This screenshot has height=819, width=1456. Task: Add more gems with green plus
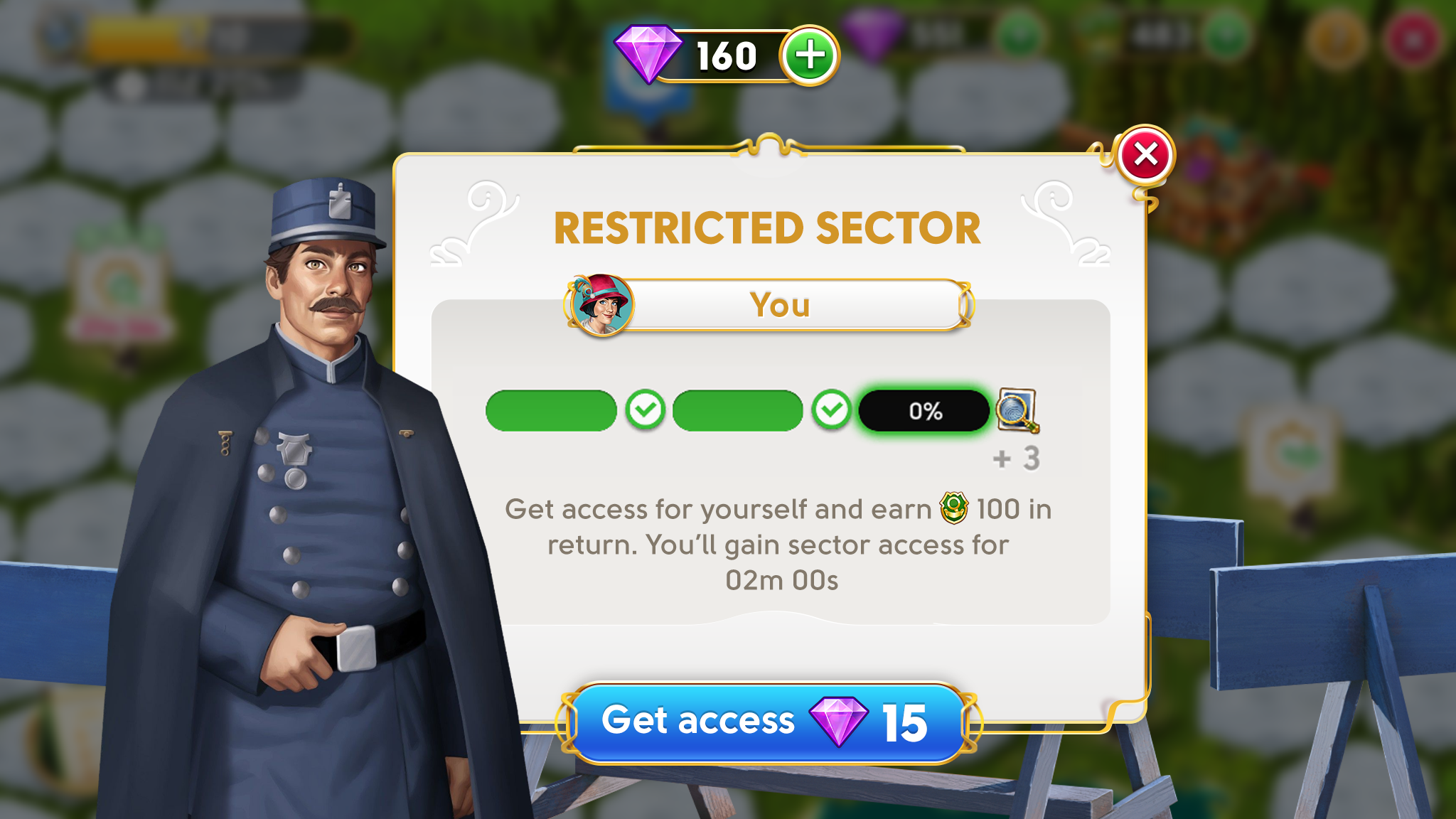(x=809, y=55)
